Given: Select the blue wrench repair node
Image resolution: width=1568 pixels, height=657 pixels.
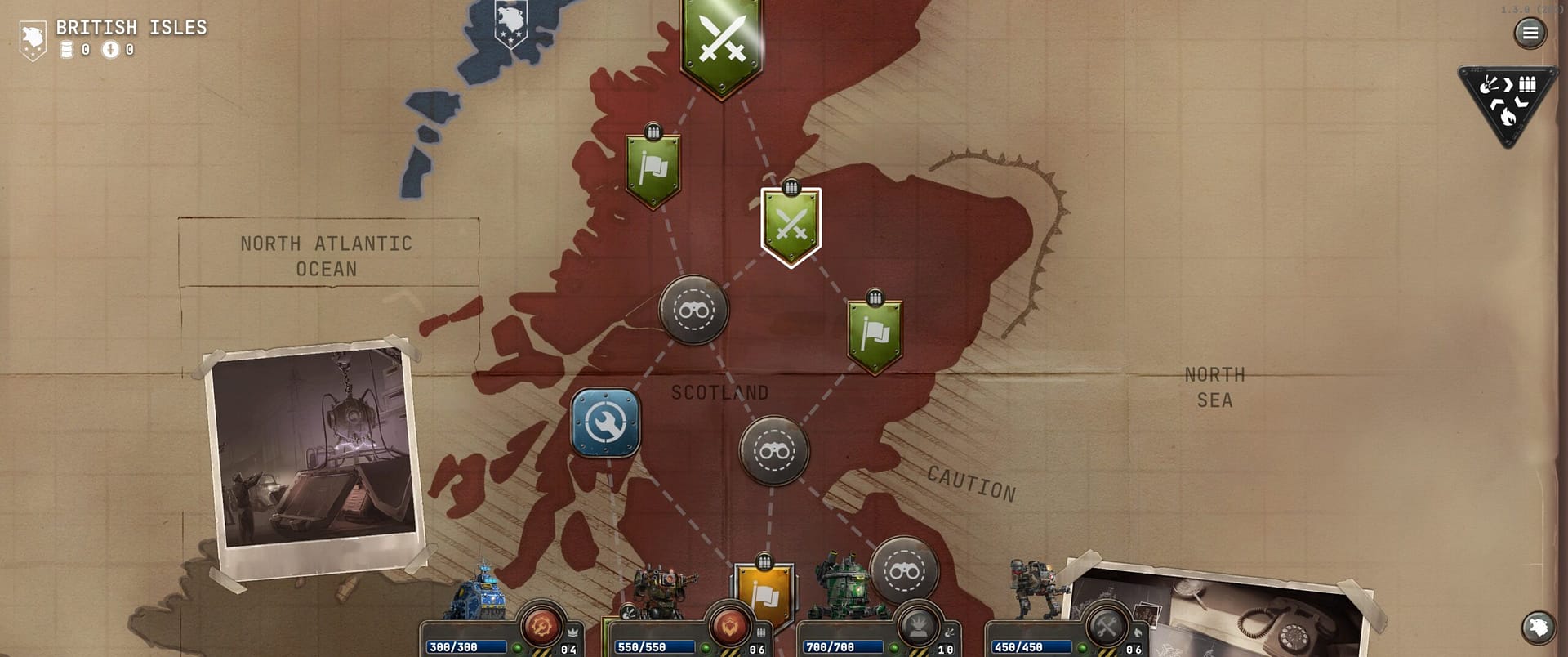Looking at the screenshot, I should pos(605,422).
